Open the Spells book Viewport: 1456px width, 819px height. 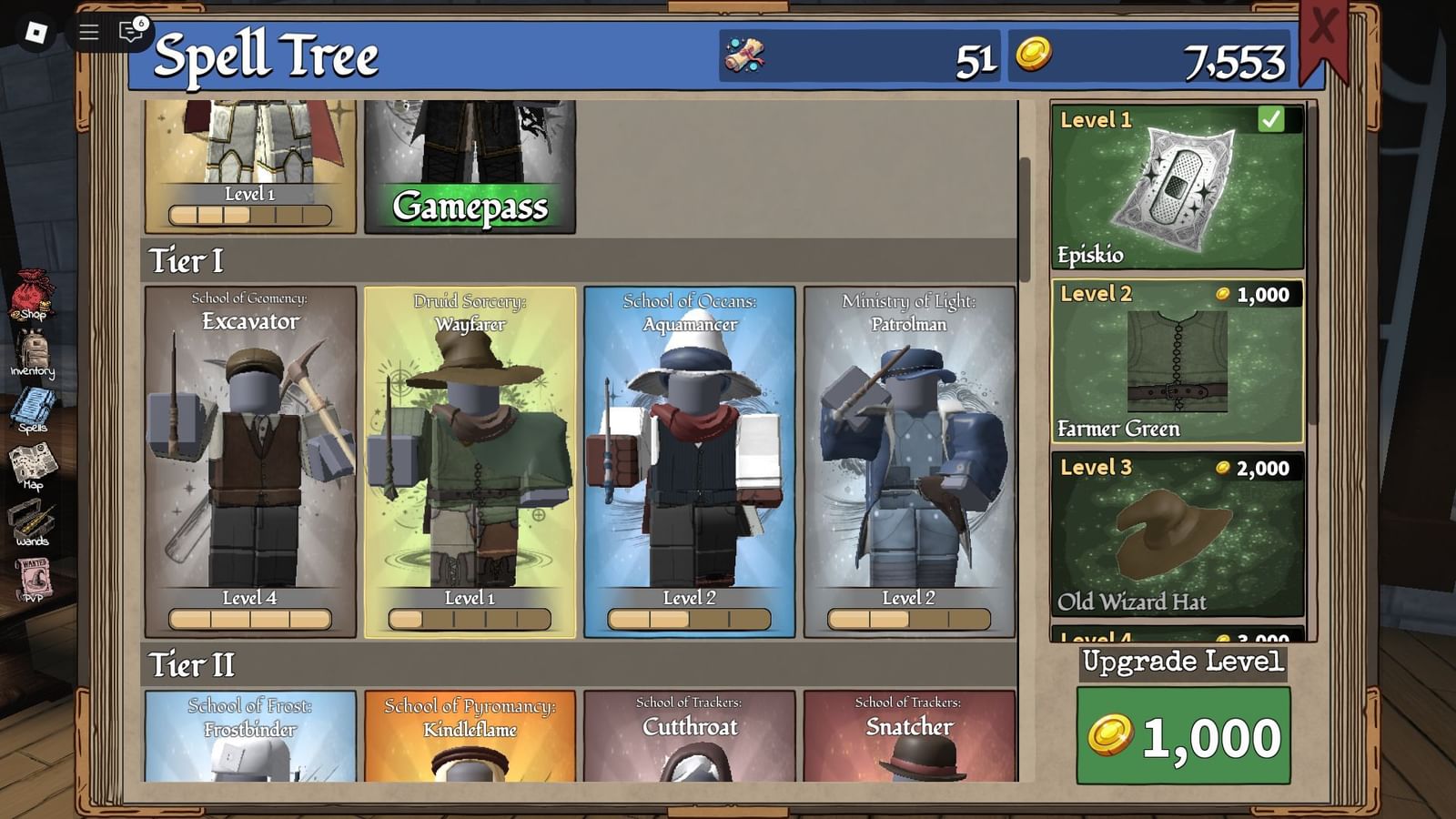pos(34,408)
